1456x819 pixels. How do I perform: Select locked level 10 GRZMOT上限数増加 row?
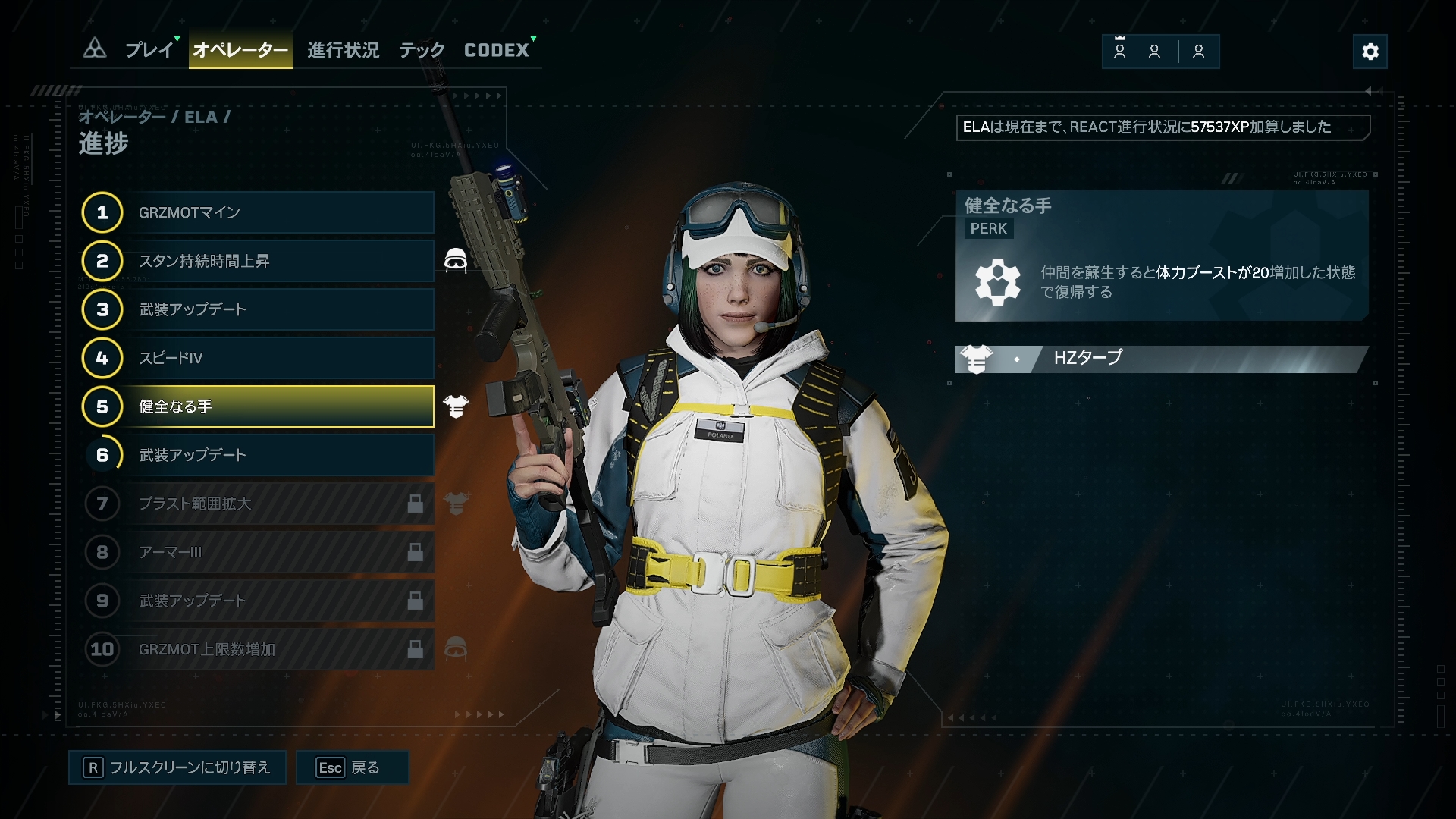click(x=258, y=649)
